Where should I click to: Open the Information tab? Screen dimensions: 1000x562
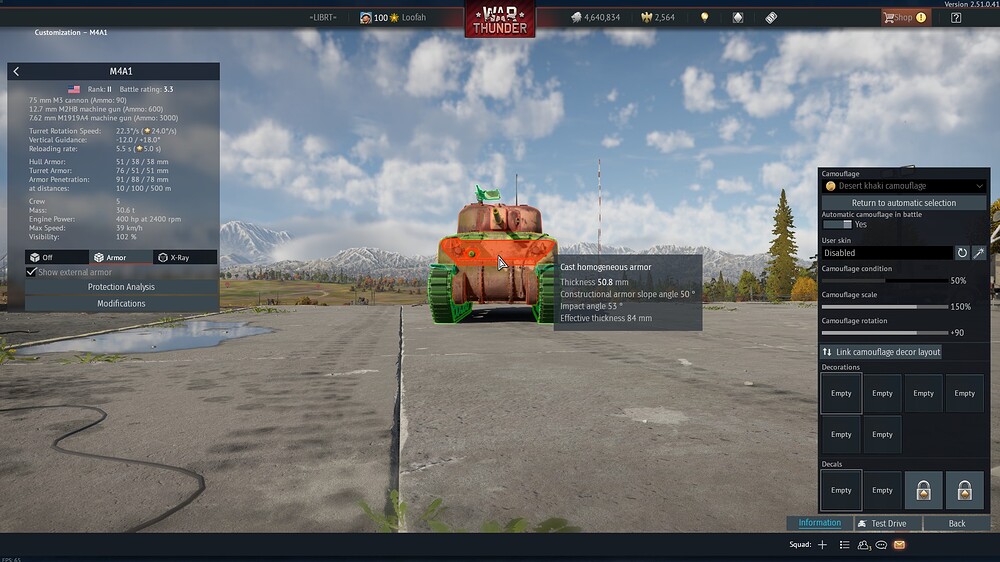[x=820, y=523]
